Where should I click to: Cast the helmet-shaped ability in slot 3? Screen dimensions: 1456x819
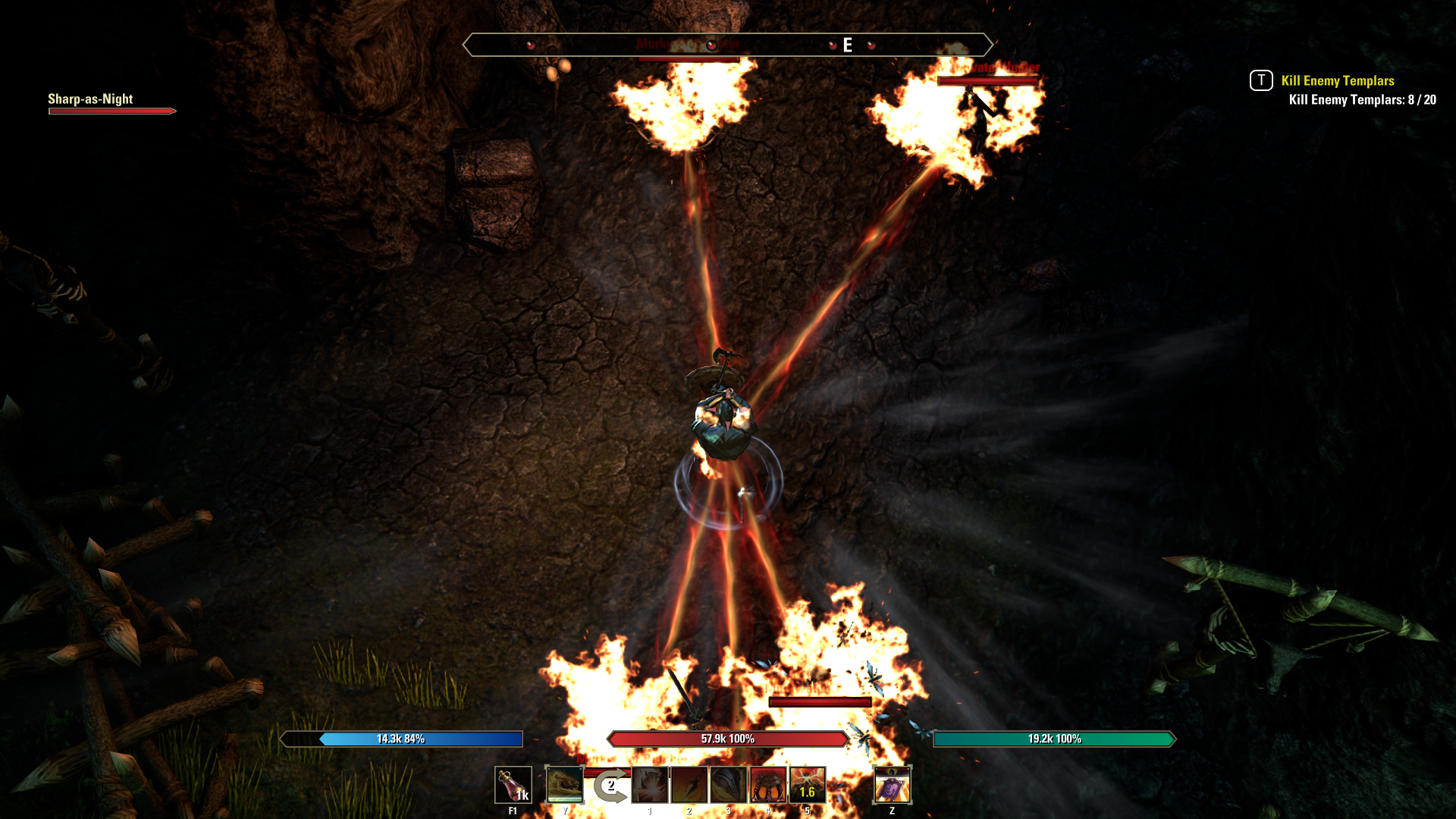[x=728, y=786]
